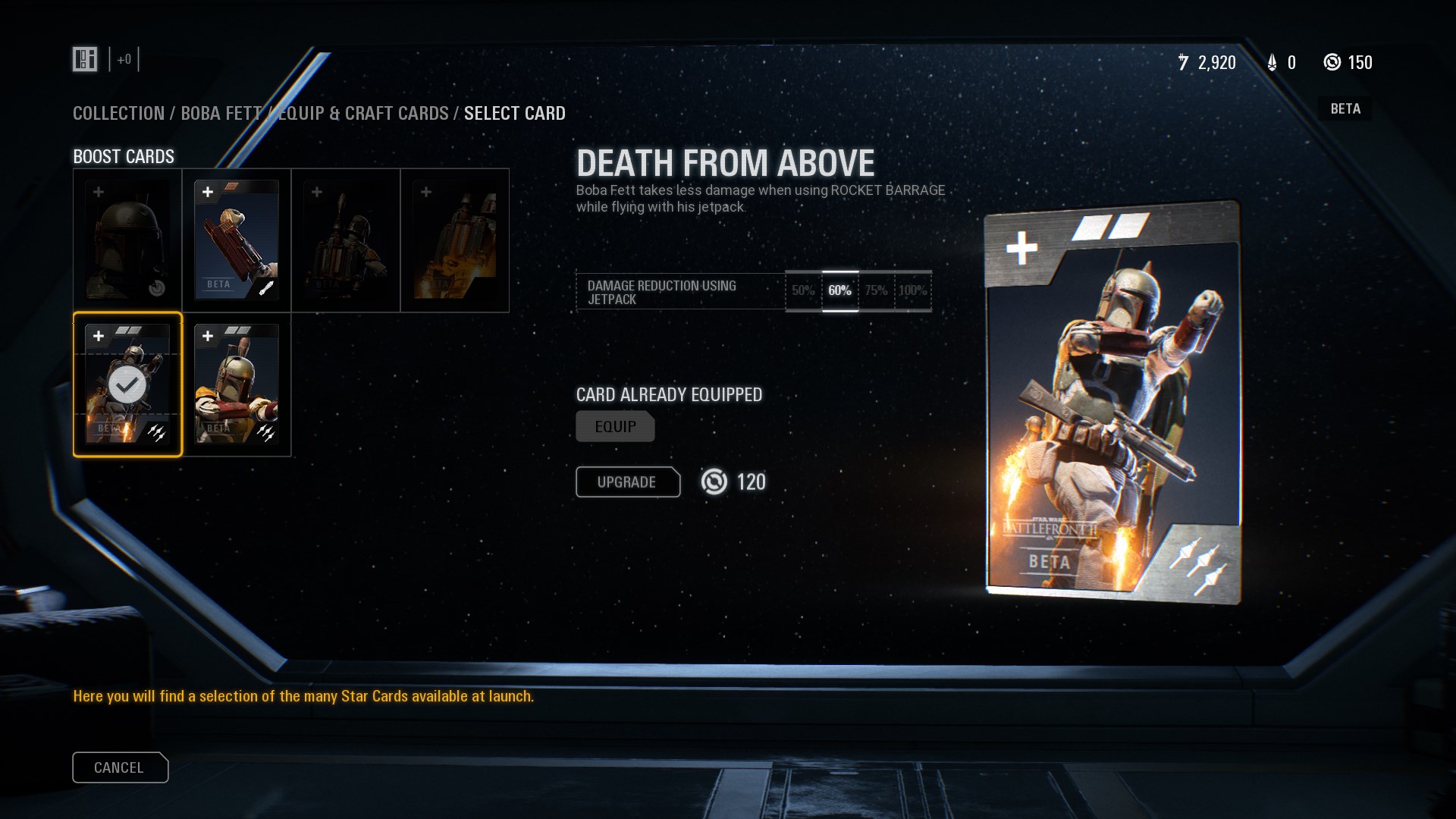Select the unchecked Boba Fett aiming-gauntlet card
The image size is (1456, 819).
pos(237,384)
